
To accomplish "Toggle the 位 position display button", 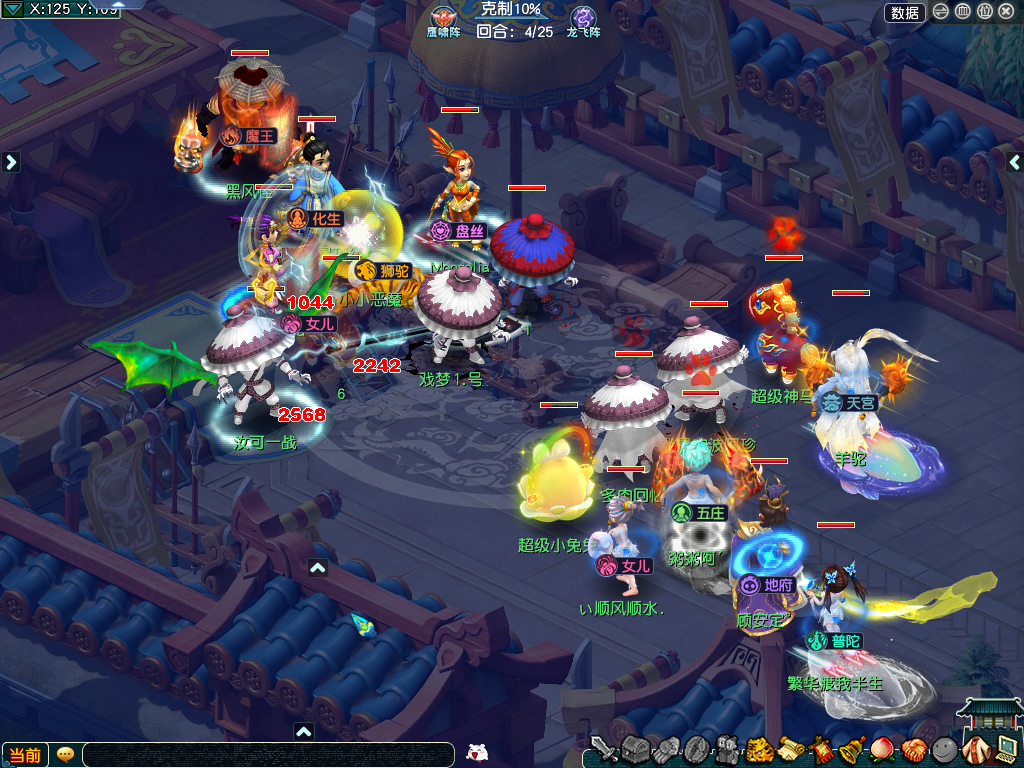I will [x=984, y=12].
